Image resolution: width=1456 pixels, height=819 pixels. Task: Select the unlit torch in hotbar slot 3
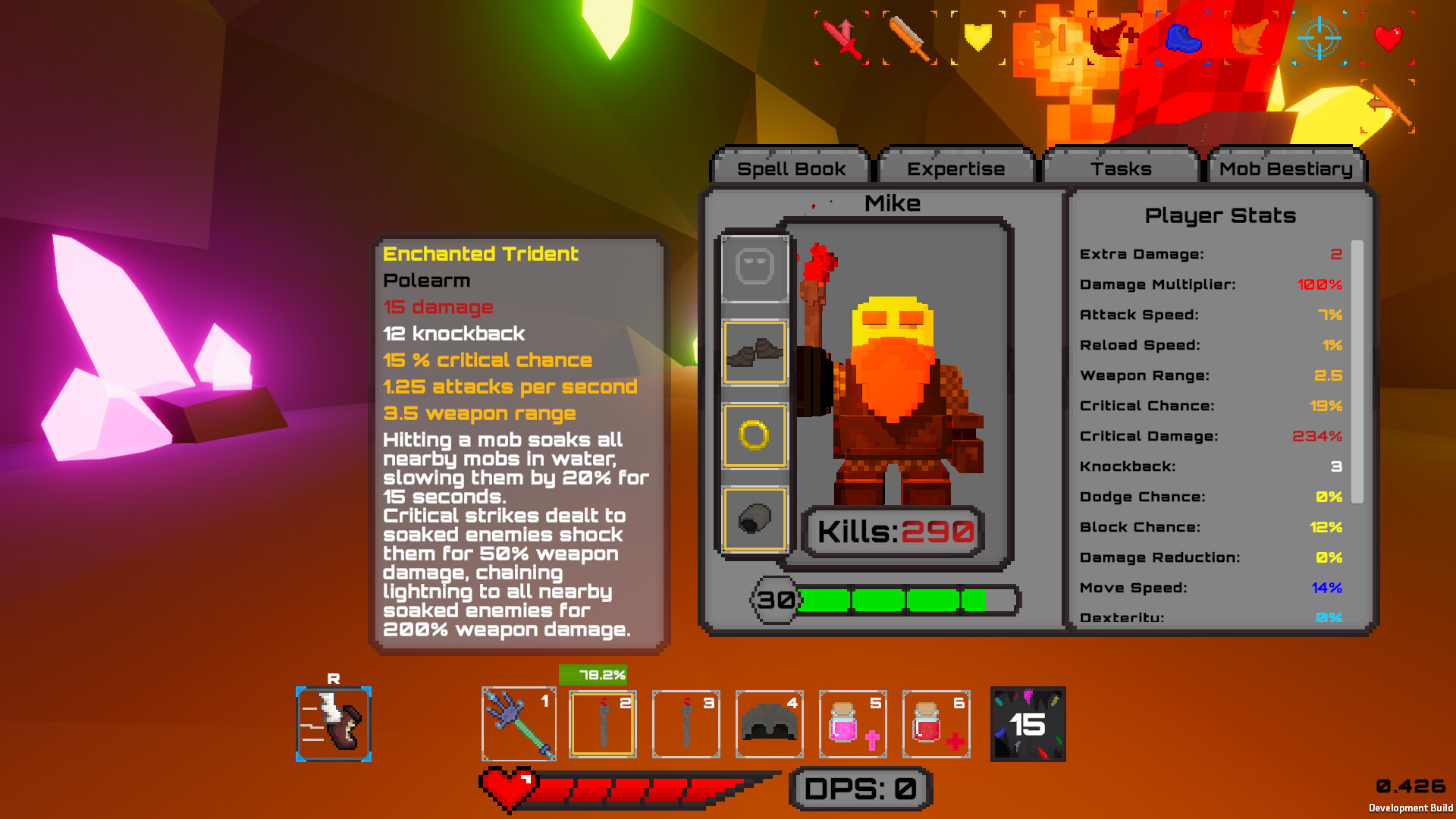point(685,723)
